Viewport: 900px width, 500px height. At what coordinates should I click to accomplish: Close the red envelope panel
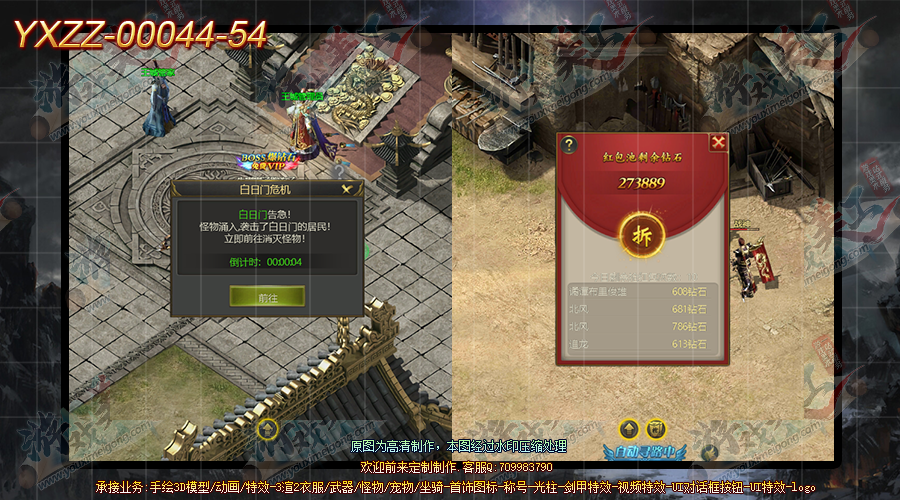click(x=718, y=142)
